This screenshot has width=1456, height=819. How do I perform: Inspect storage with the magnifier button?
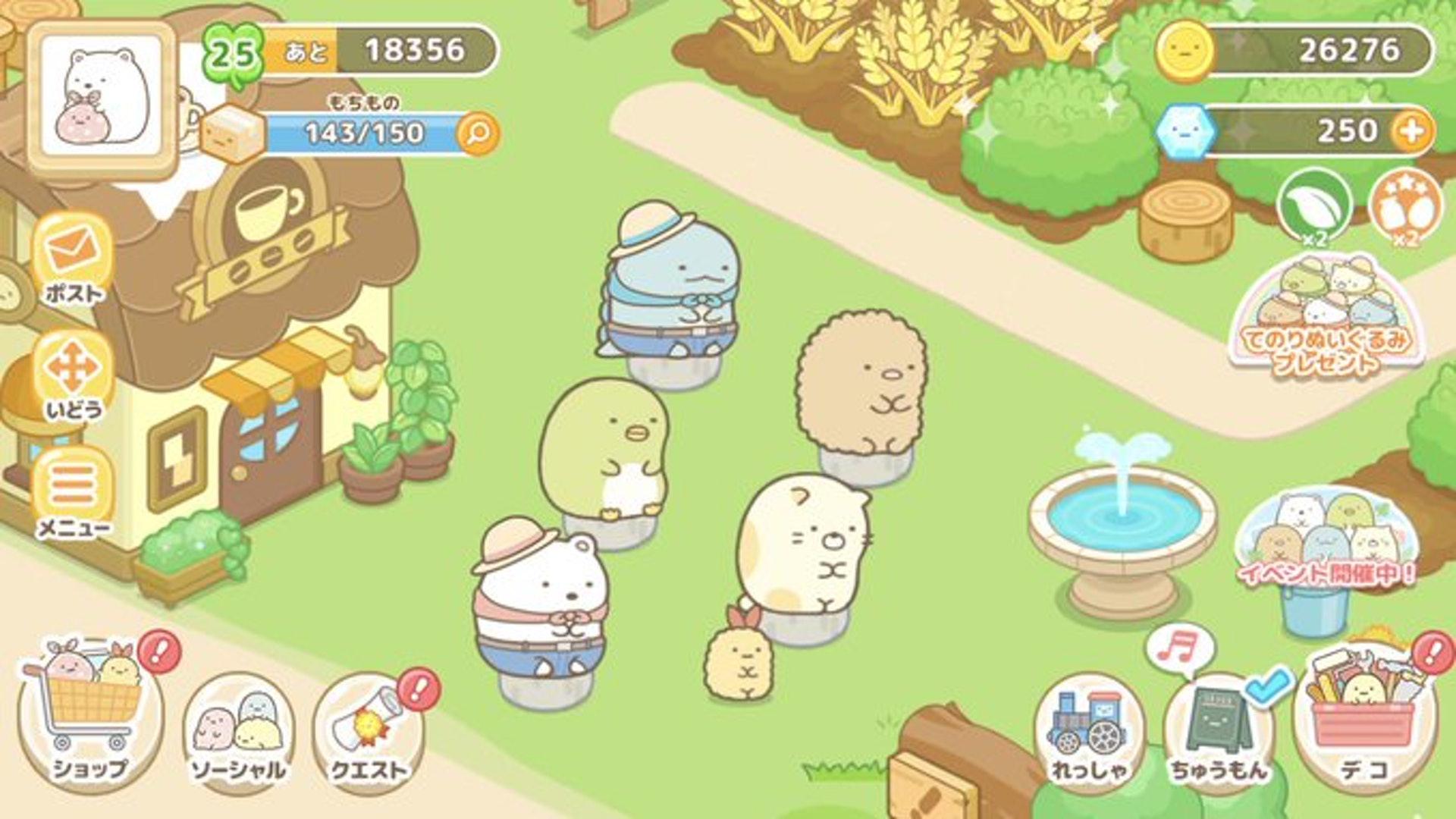click(479, 134)
